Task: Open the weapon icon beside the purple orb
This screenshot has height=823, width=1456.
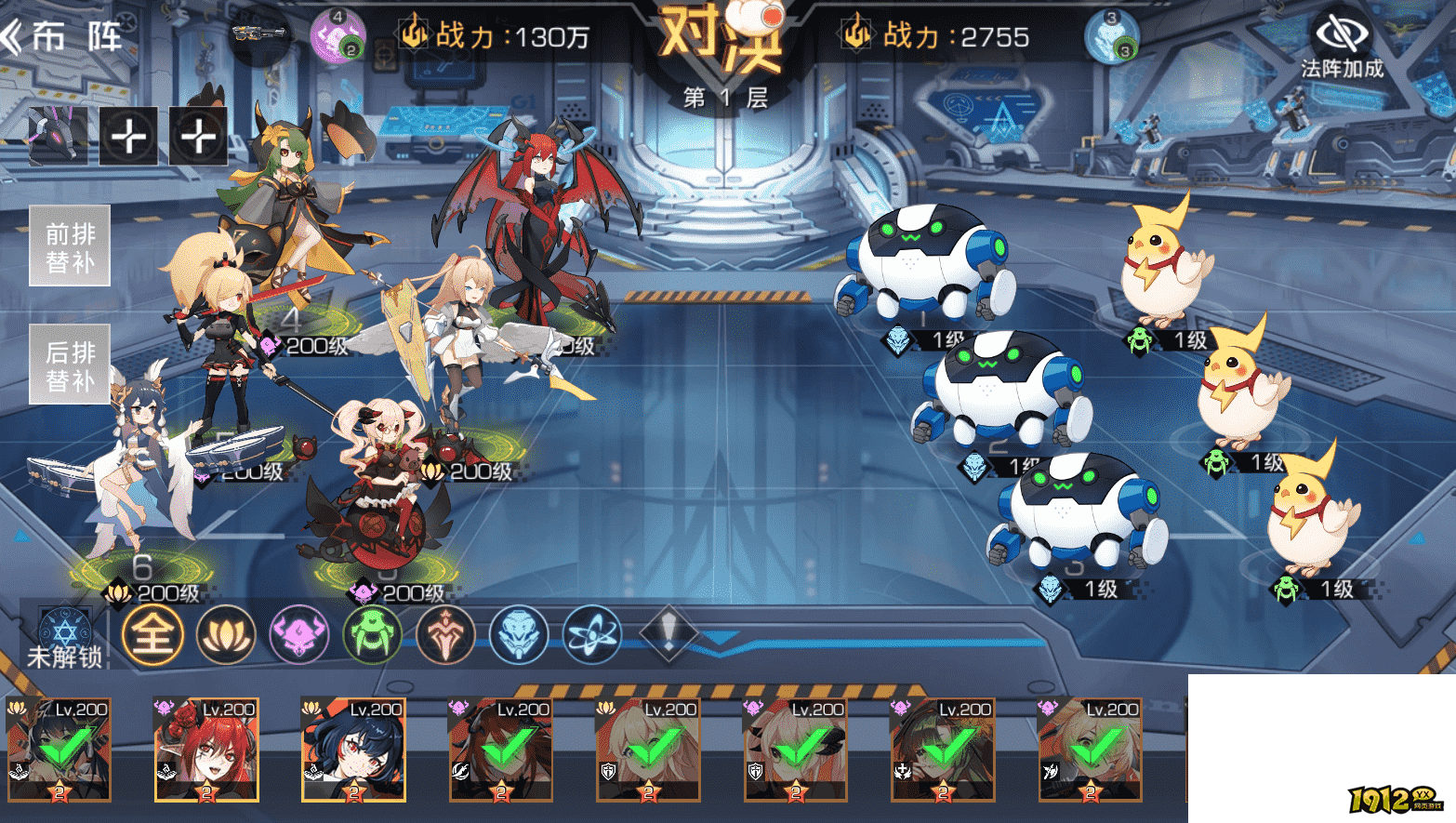Action: click(x=259, y=35)
